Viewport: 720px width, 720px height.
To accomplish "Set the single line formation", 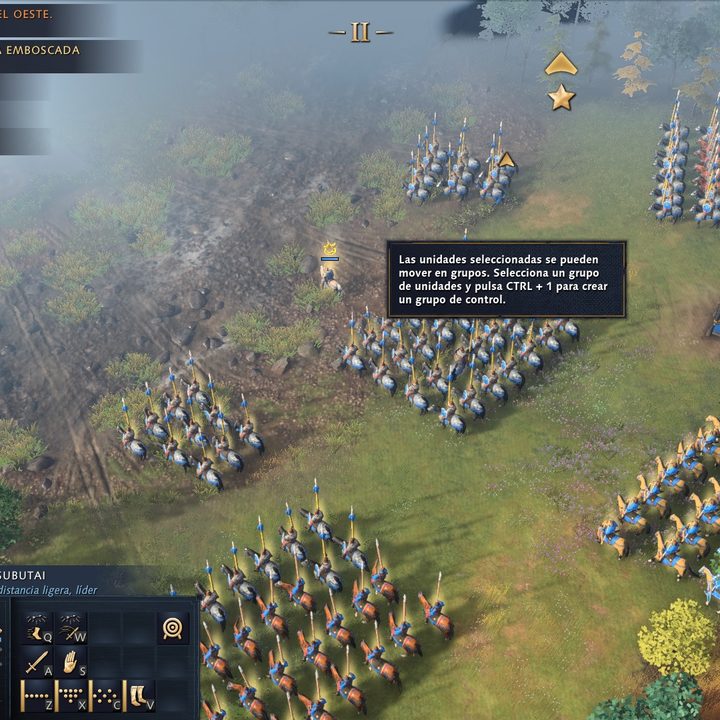I will tap(37, 696).
